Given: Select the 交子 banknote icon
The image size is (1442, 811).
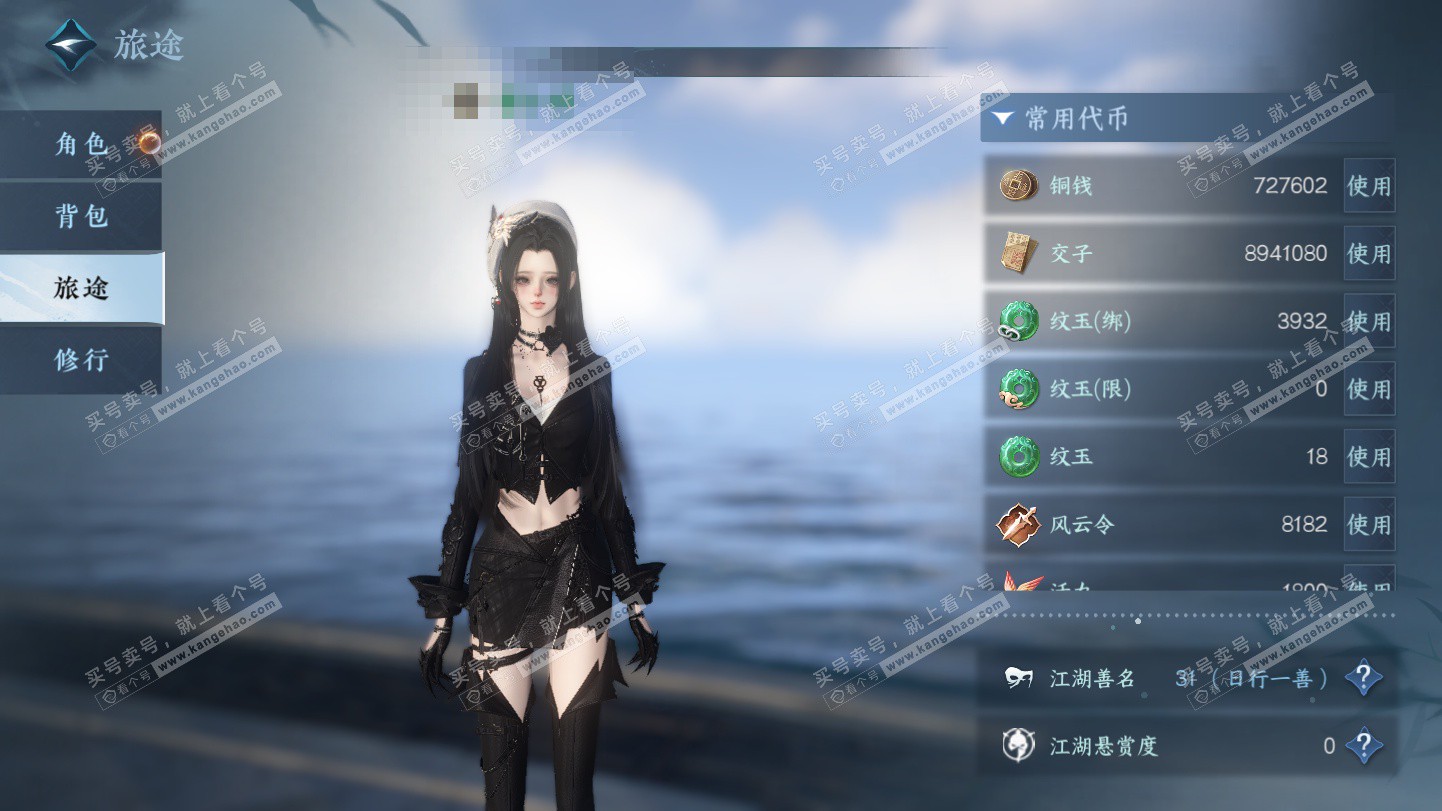Looking at the screenshot, I should 1018,254.
